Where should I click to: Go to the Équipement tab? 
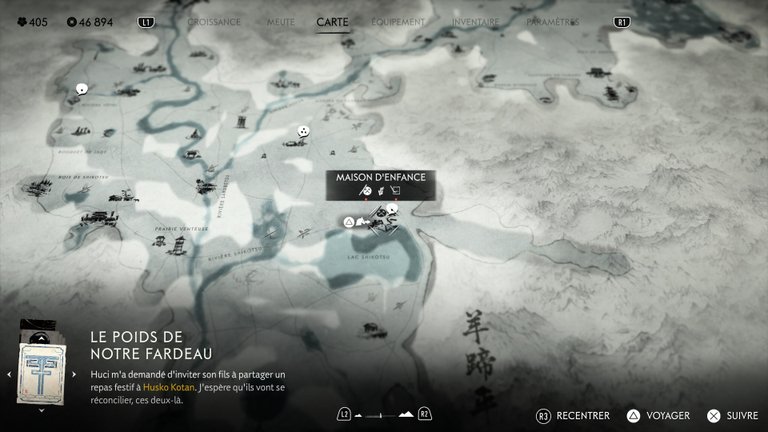point(398,21)
